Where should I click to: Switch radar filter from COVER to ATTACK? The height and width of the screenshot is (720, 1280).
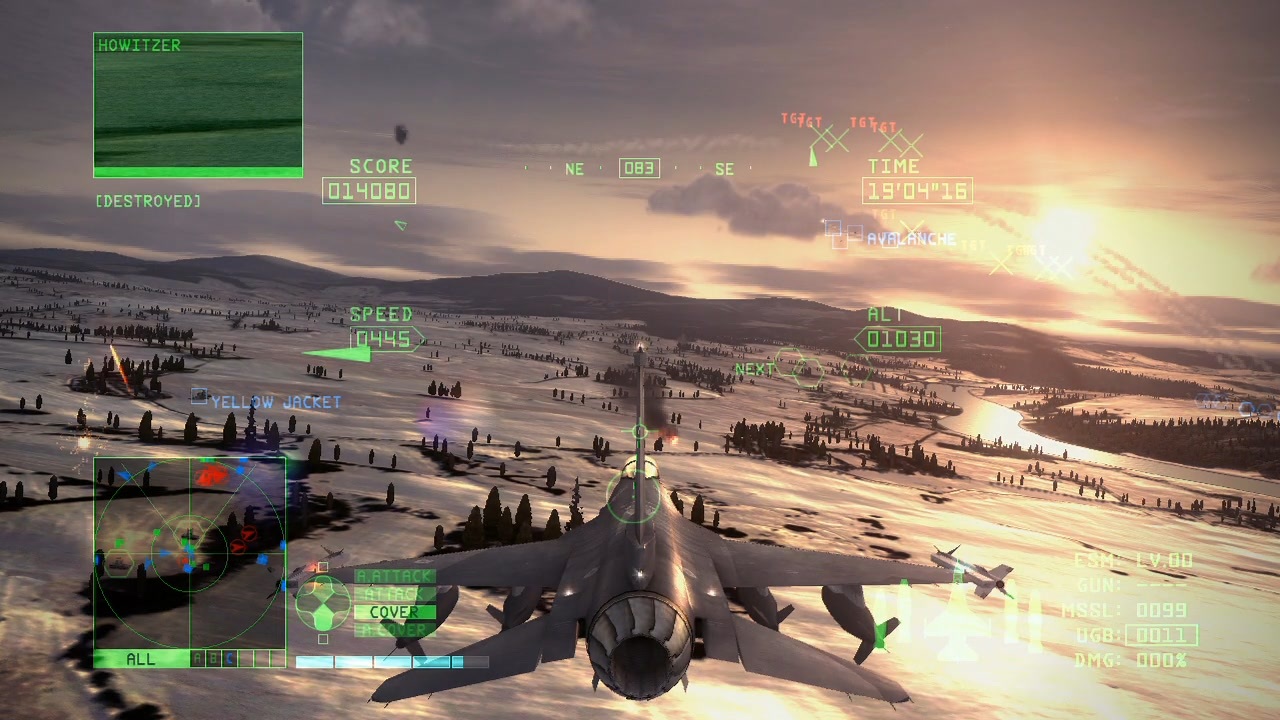[388, 592]
